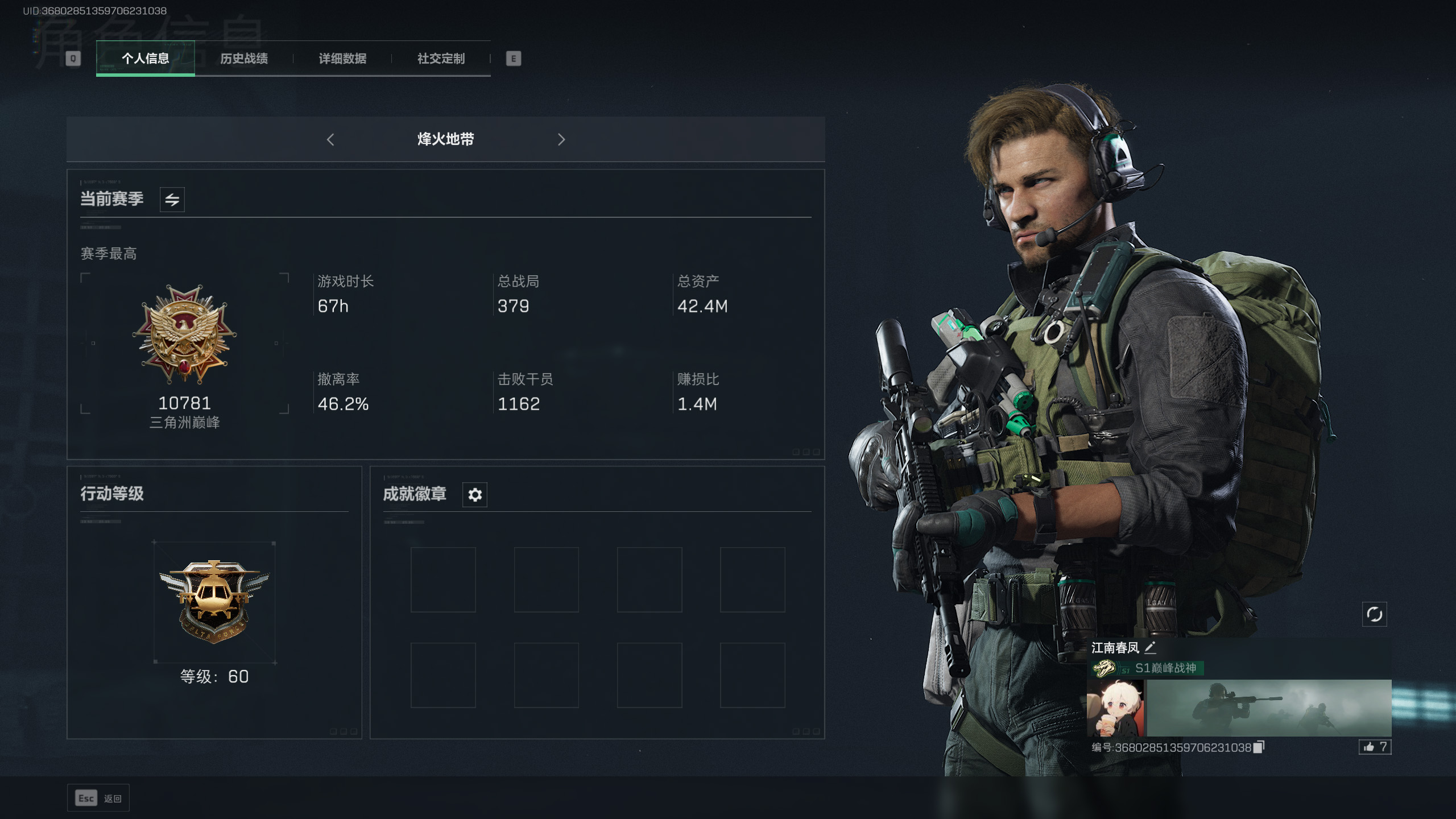This screenshot has height=819, width=1456.
Task: Open the 成就徽章 gear settings
Action: pyautogui.click(x=474, y=495)
